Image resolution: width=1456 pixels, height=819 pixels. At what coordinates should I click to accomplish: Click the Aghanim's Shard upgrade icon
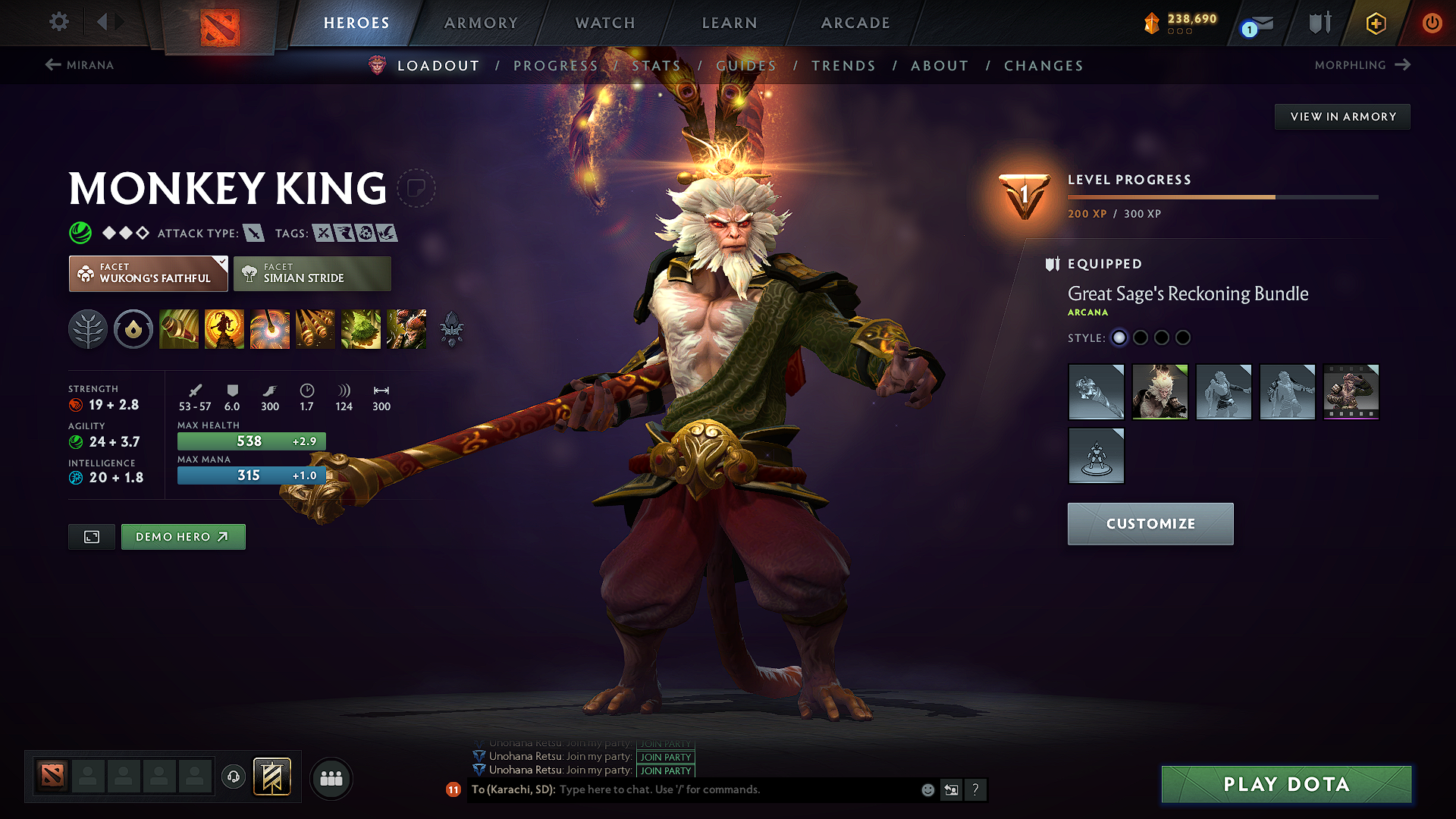point(450,329)
